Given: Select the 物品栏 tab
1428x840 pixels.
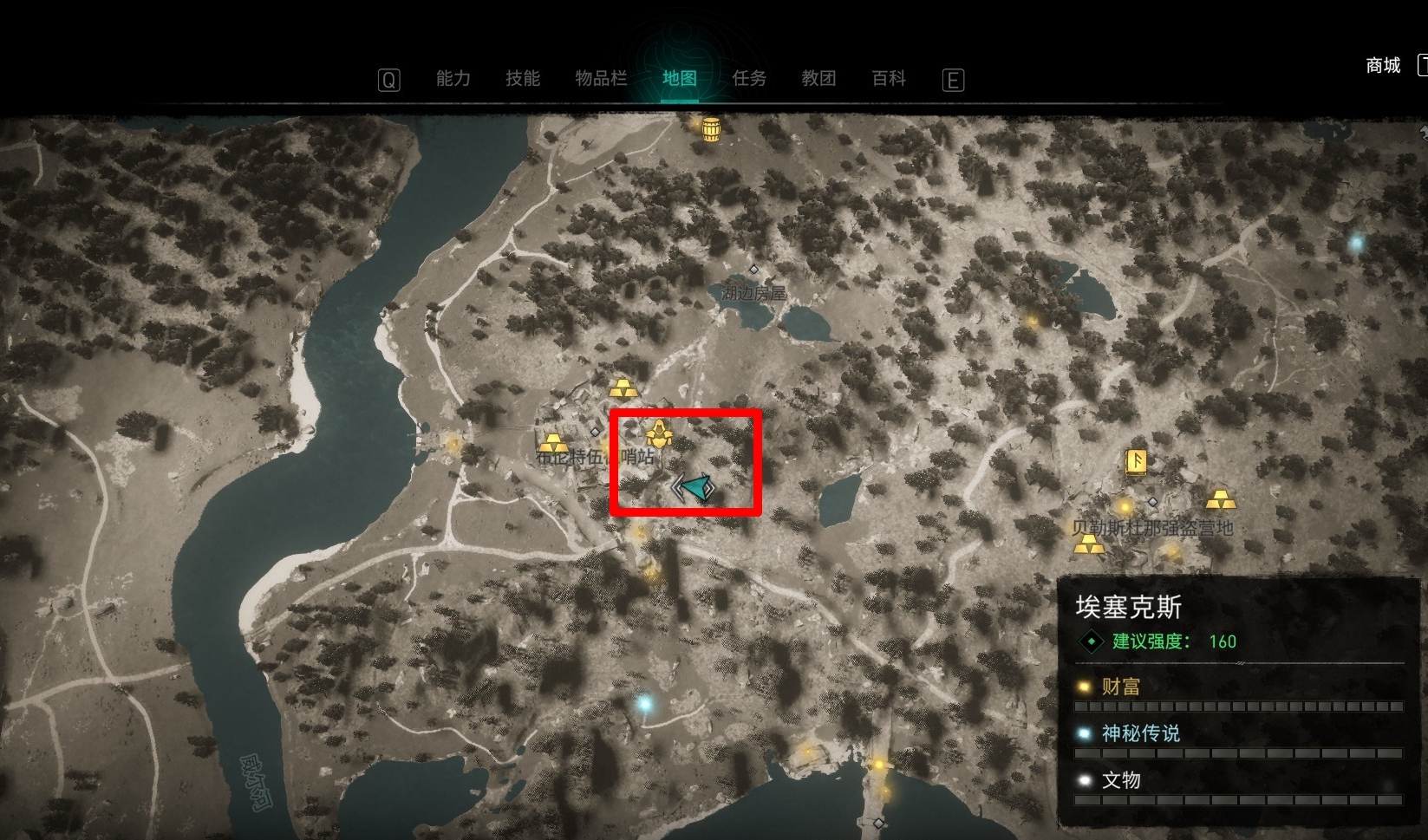Looking at the screenshot, I should coord(601,79).
